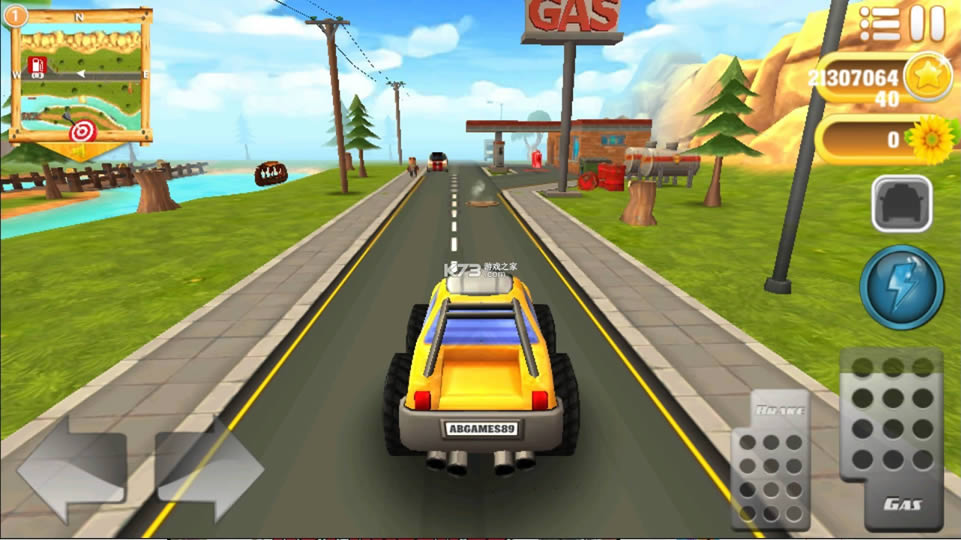Step on the Gas pedal

(890, 438)
